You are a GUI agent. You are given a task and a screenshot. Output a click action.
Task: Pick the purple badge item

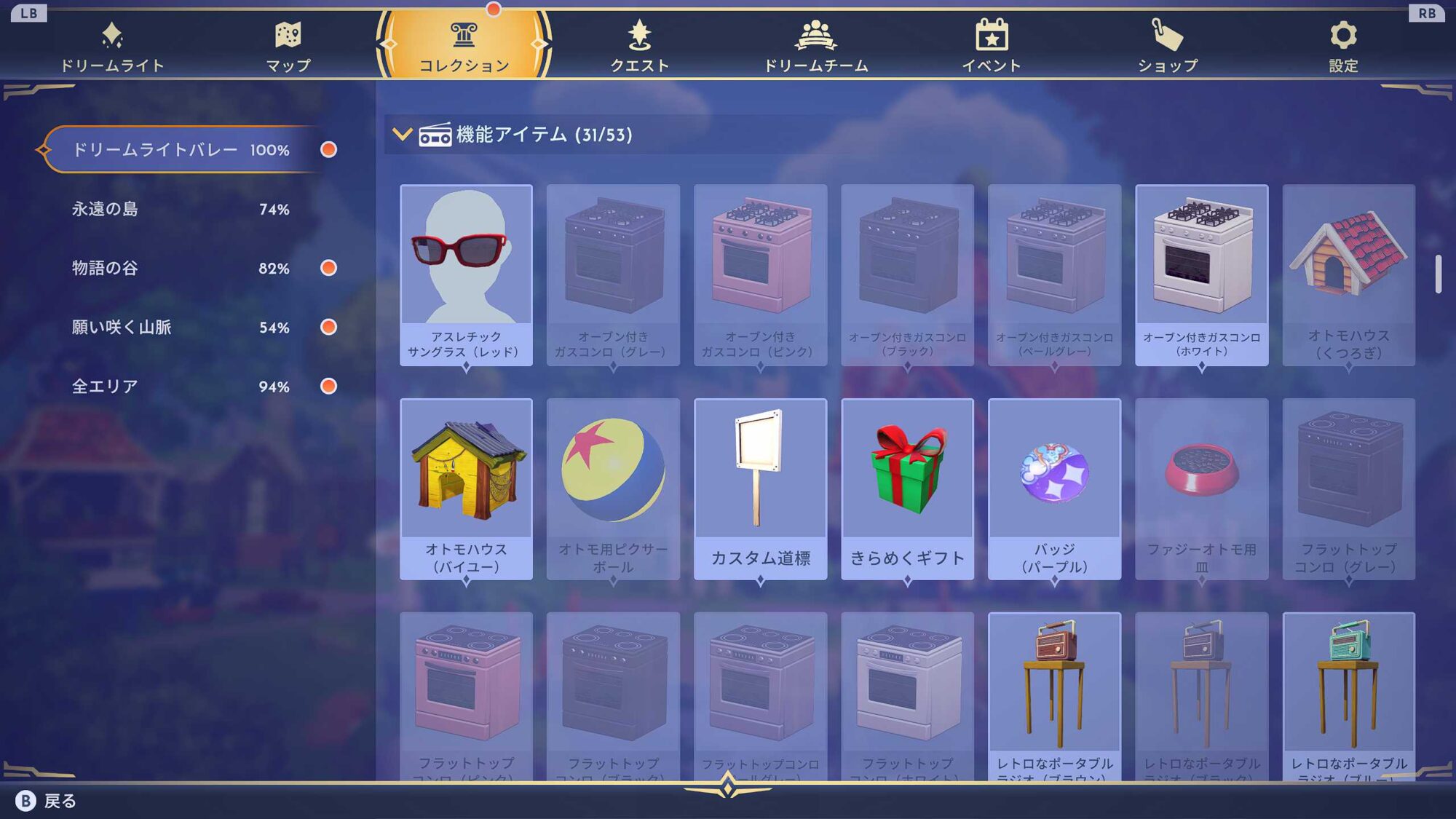pos(1054,488)
